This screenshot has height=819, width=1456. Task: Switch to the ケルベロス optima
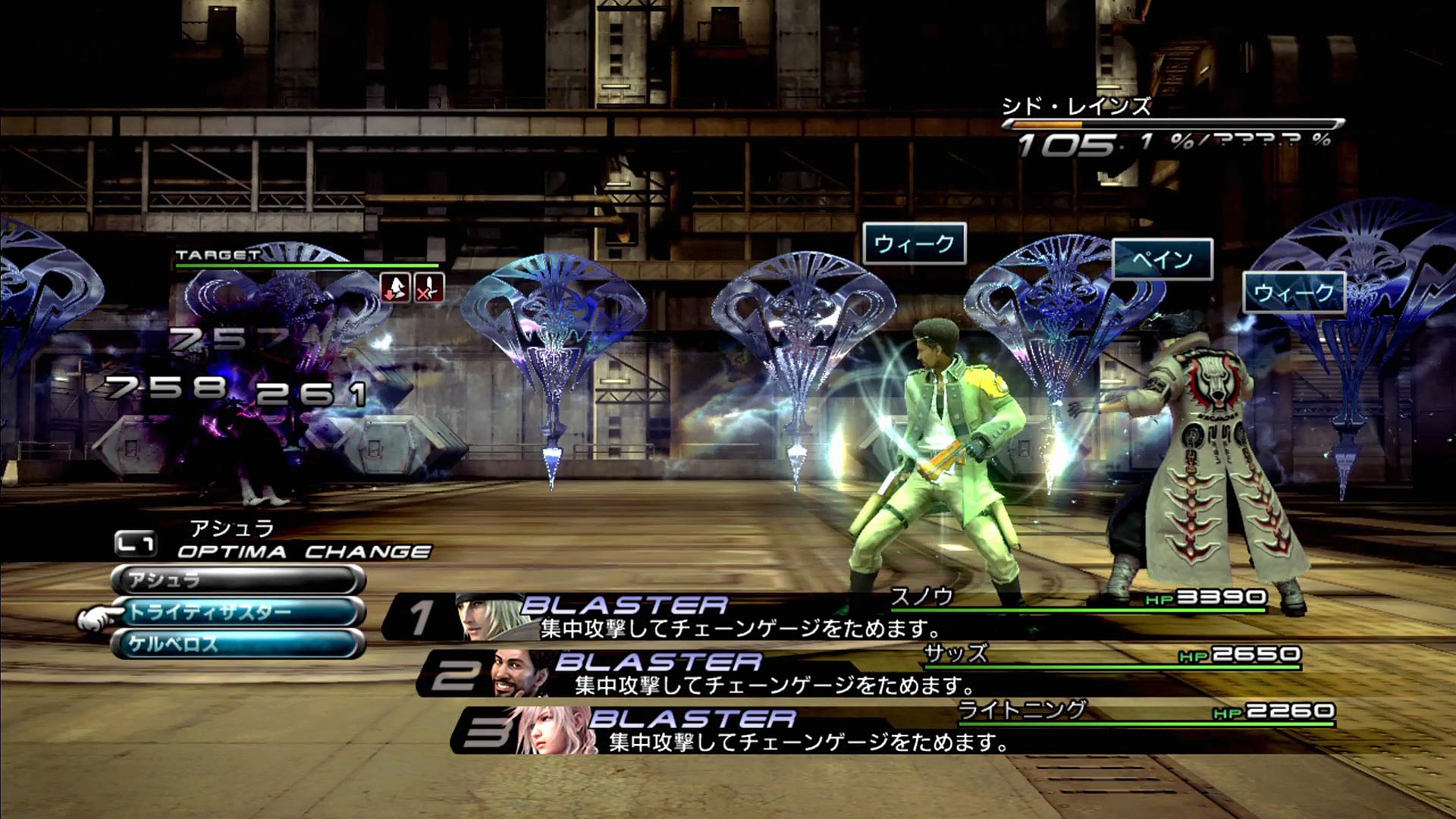238,645
